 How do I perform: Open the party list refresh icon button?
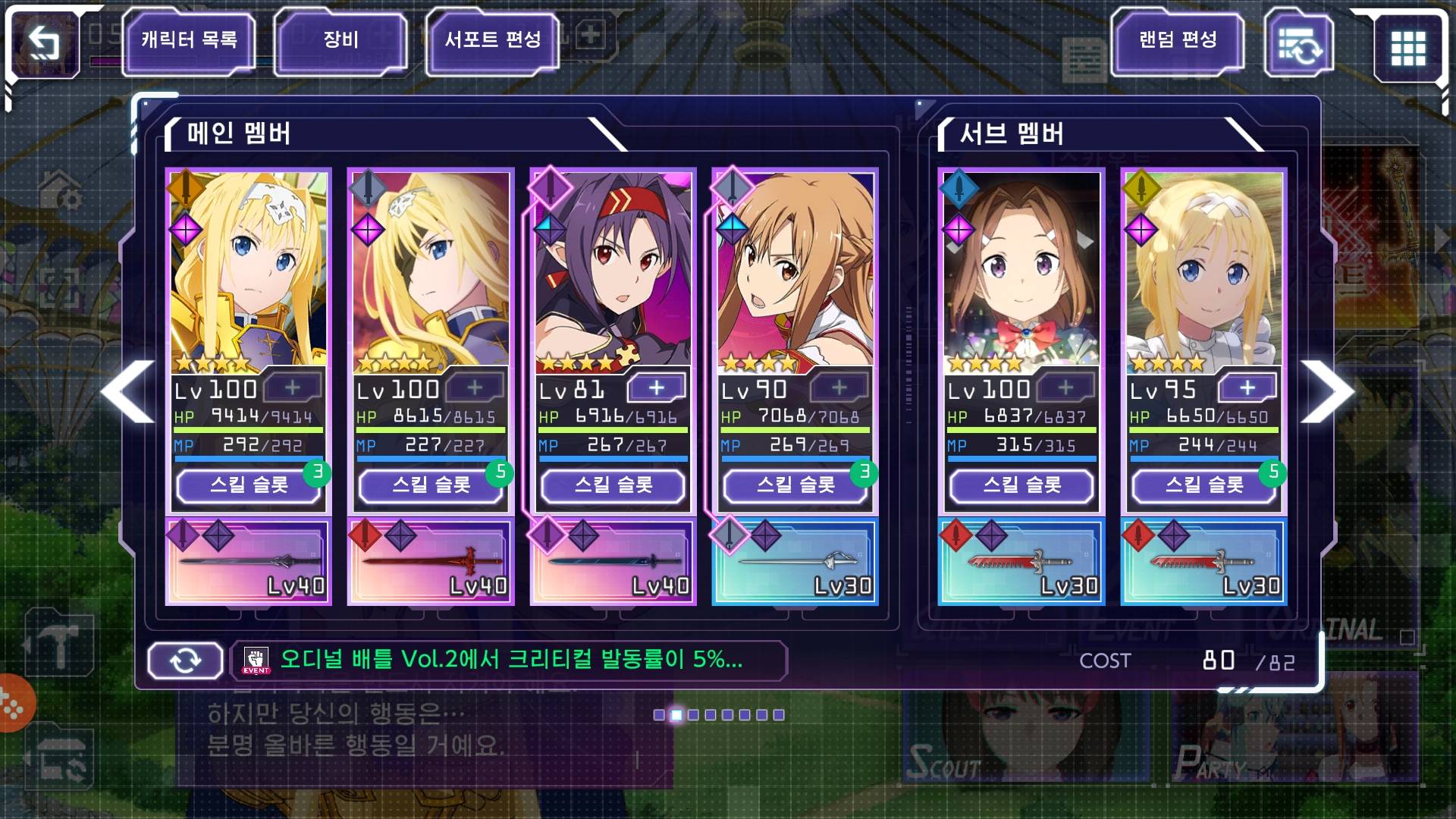pos(1299,45)
